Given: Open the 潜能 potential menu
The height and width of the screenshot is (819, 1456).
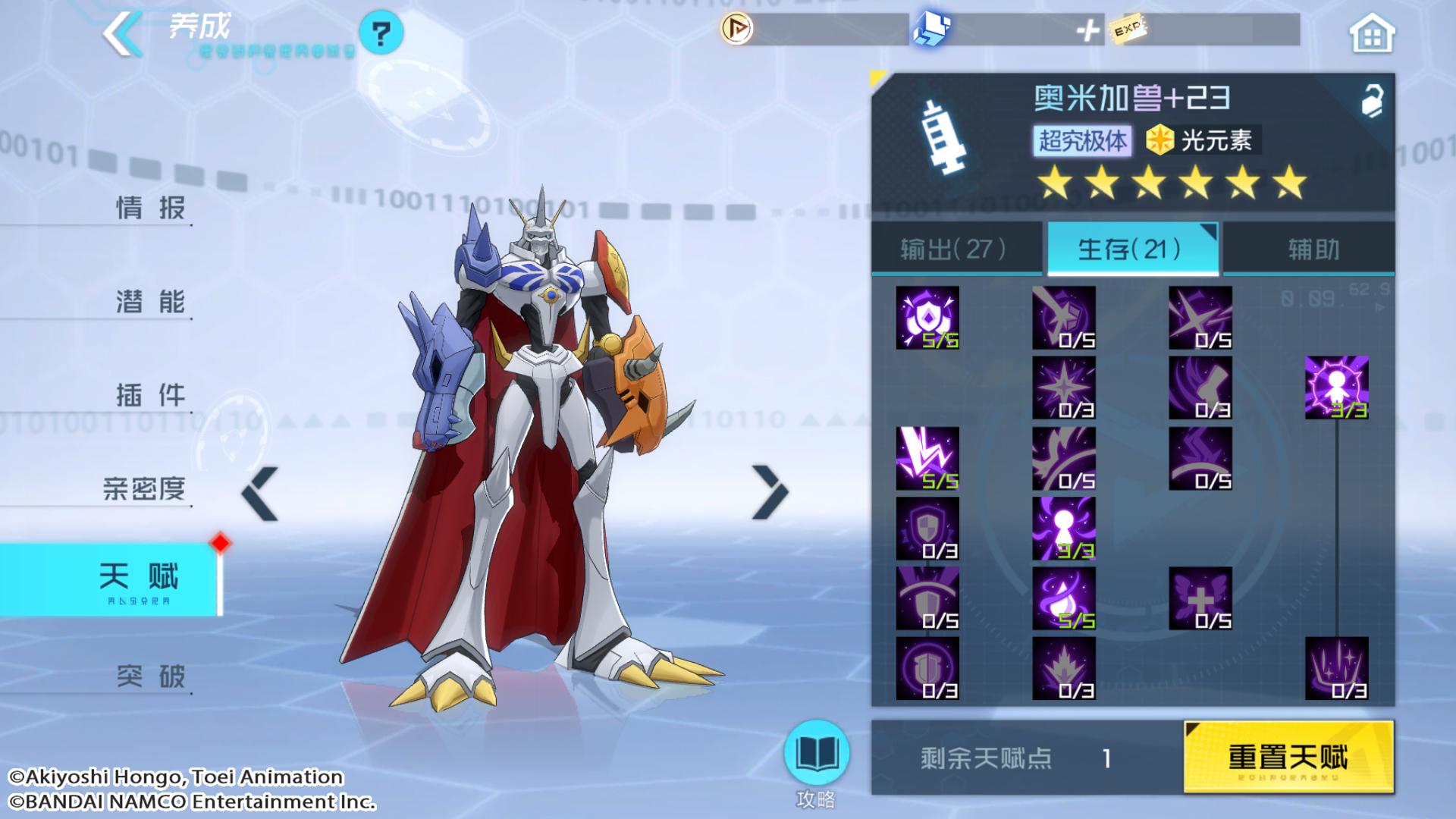Looking at the screenshot, I should tap(150, 301).
